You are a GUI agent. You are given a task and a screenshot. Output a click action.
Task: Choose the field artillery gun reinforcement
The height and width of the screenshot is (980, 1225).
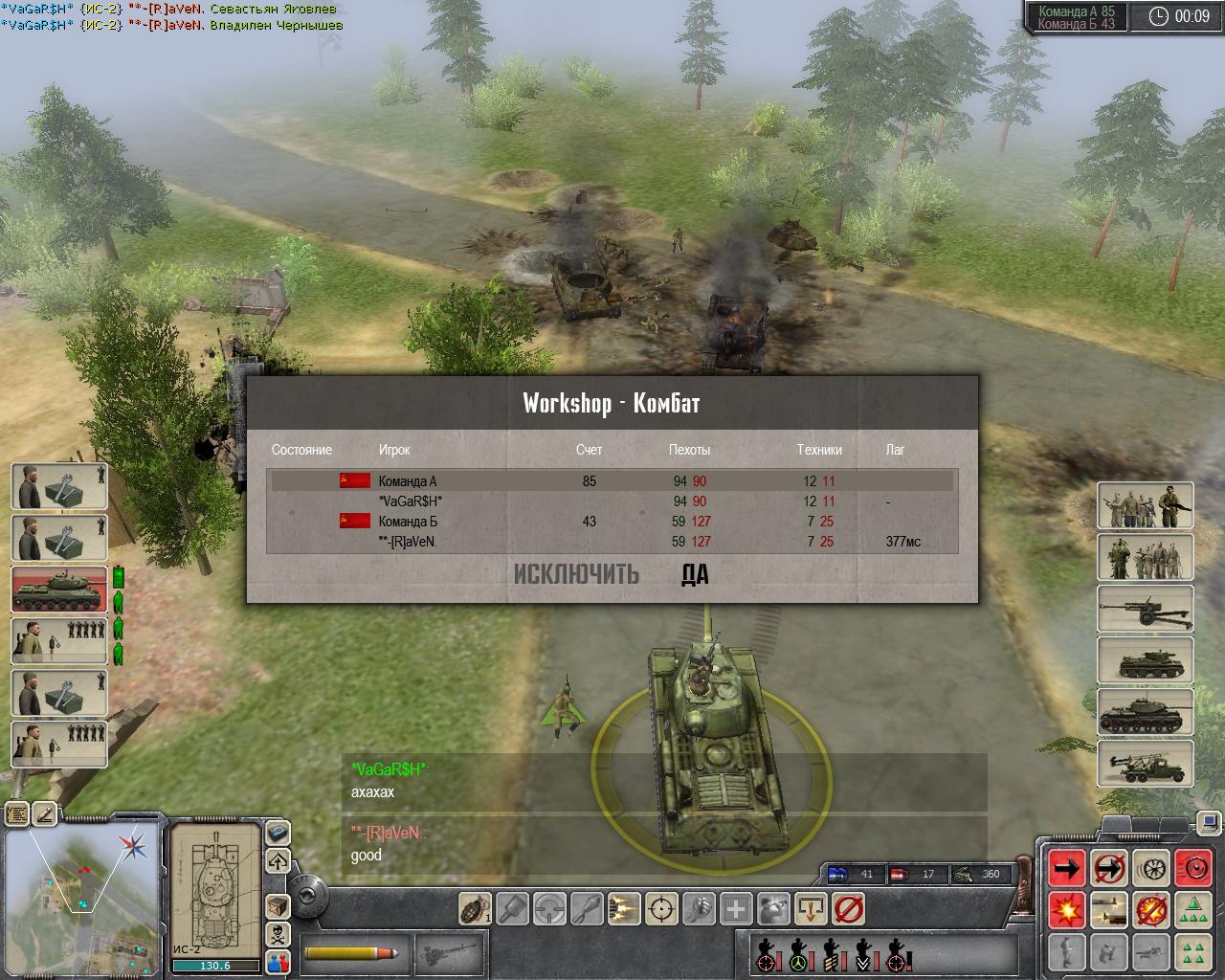[1146, 611]
